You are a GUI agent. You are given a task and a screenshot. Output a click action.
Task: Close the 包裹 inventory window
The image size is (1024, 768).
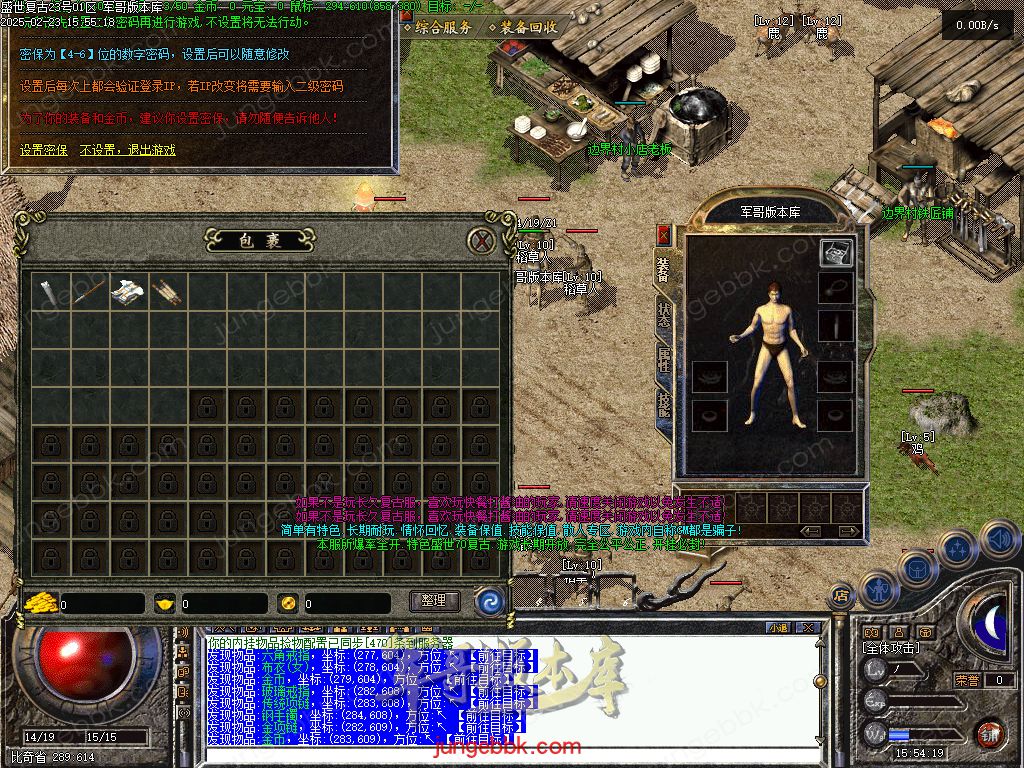tap(483, 241)
